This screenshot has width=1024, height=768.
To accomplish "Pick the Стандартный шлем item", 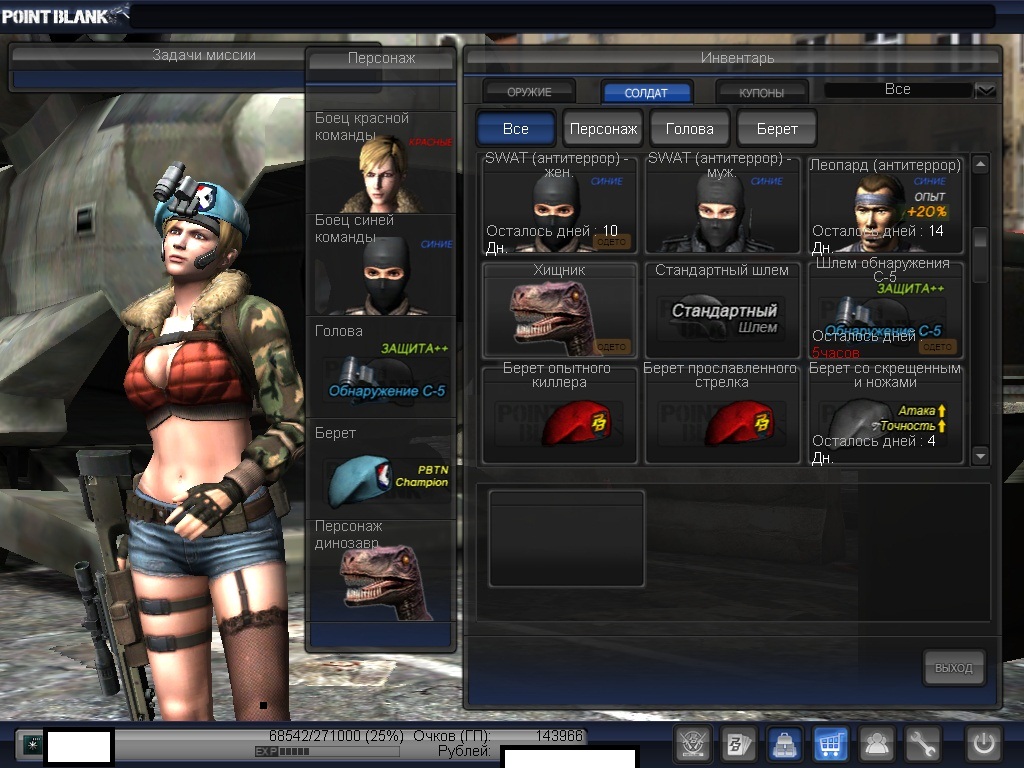I will click(723, 310).
